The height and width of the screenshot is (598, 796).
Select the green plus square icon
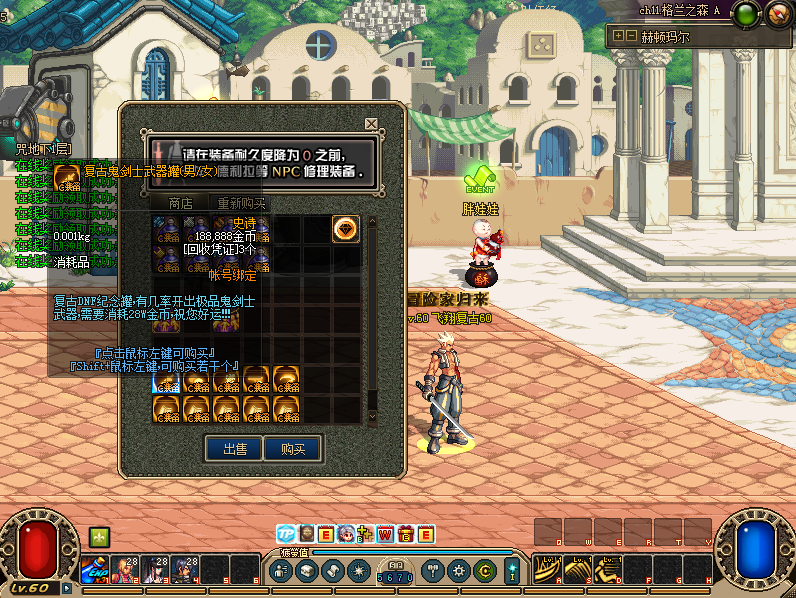98,537
